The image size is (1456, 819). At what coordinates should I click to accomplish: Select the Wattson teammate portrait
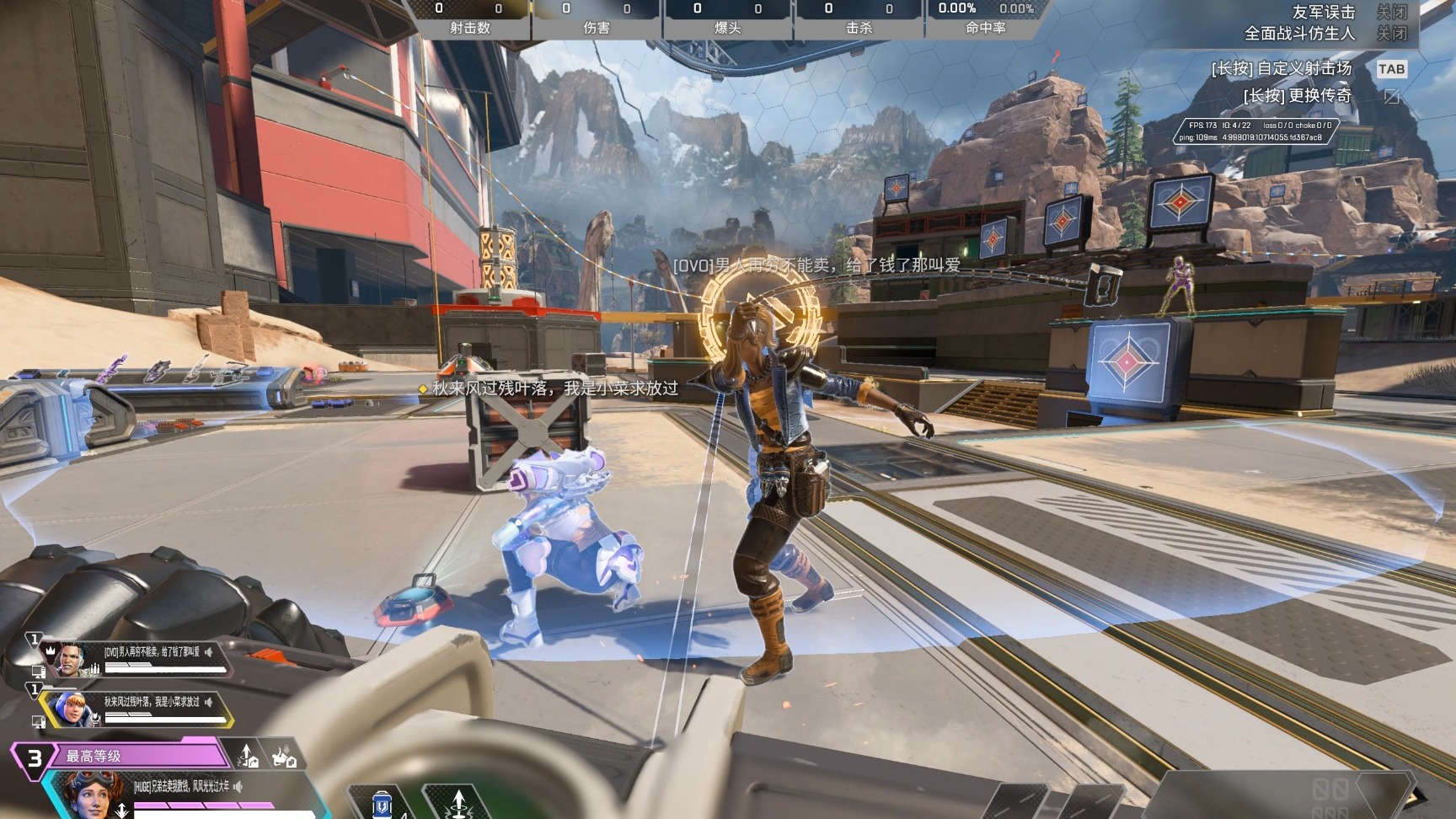[72, 709]
